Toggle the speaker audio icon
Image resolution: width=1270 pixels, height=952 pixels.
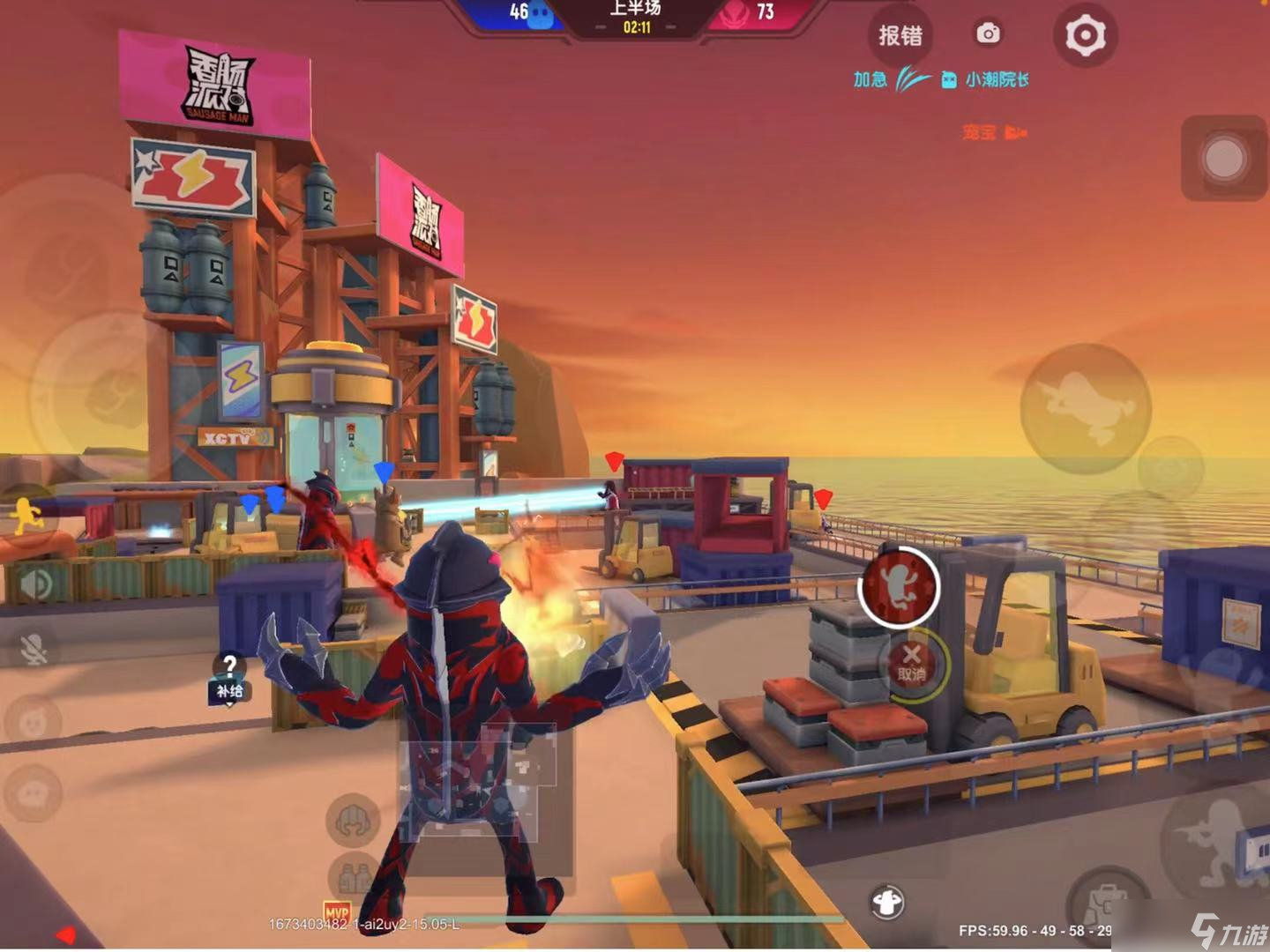click(36, 584)
